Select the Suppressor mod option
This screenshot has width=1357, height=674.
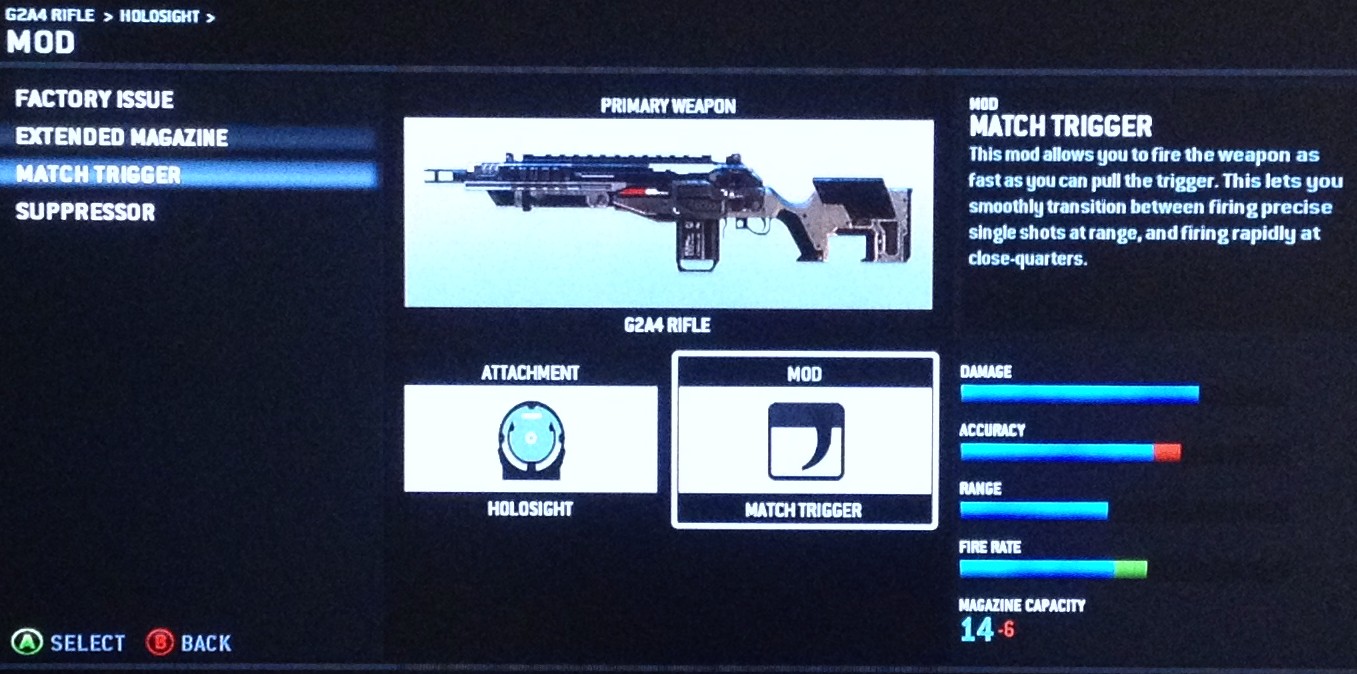pyautogui.click(x=85, y=212)
